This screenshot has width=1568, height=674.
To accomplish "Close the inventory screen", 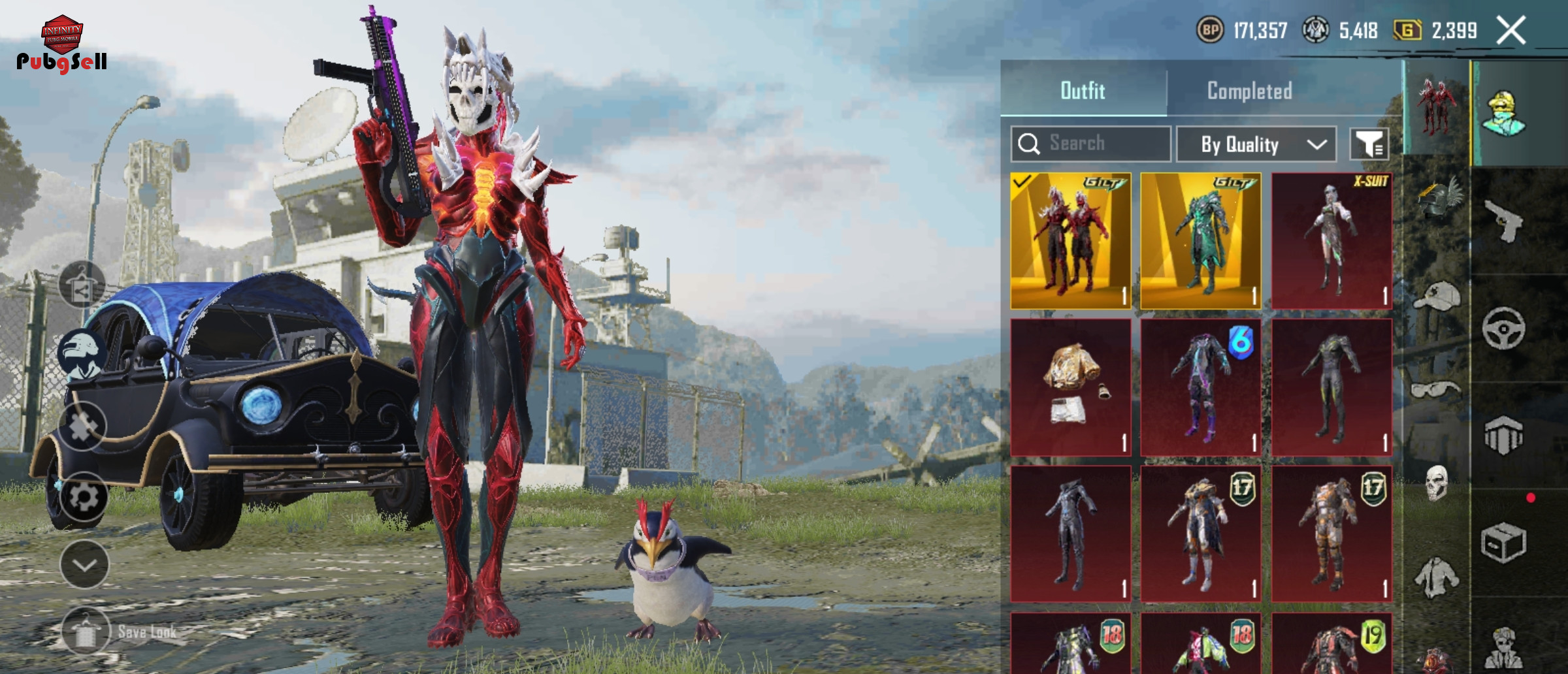I will [1511, 31].
